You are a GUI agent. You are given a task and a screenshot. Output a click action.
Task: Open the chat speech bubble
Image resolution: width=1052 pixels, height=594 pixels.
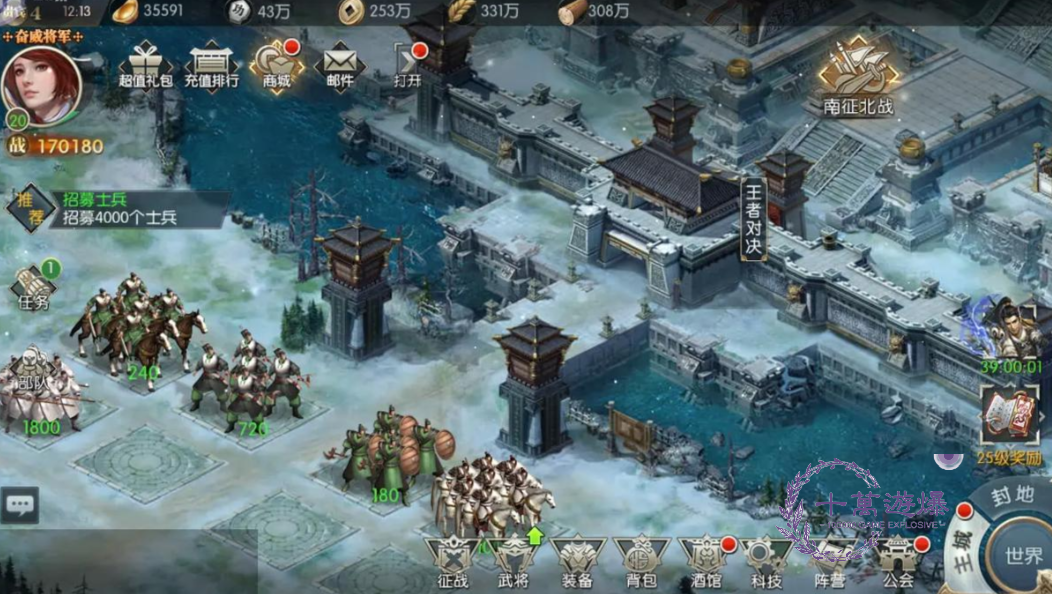20,505
